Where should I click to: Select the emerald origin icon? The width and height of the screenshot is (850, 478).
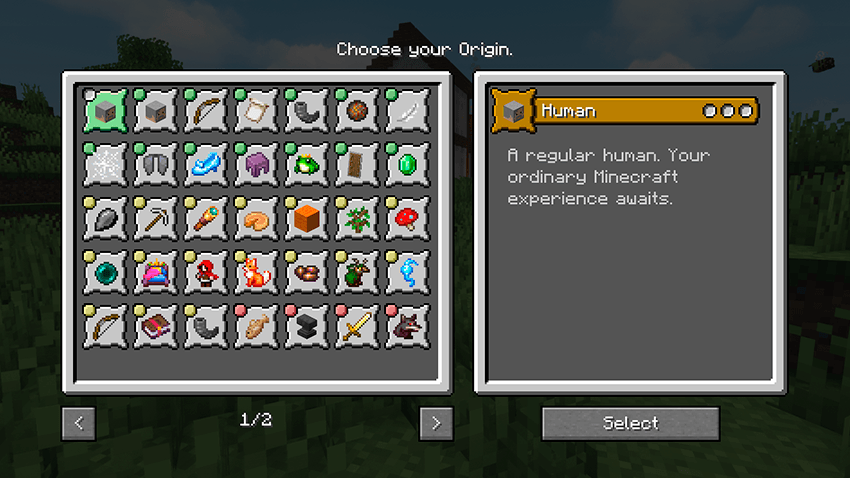coord(408,164)
